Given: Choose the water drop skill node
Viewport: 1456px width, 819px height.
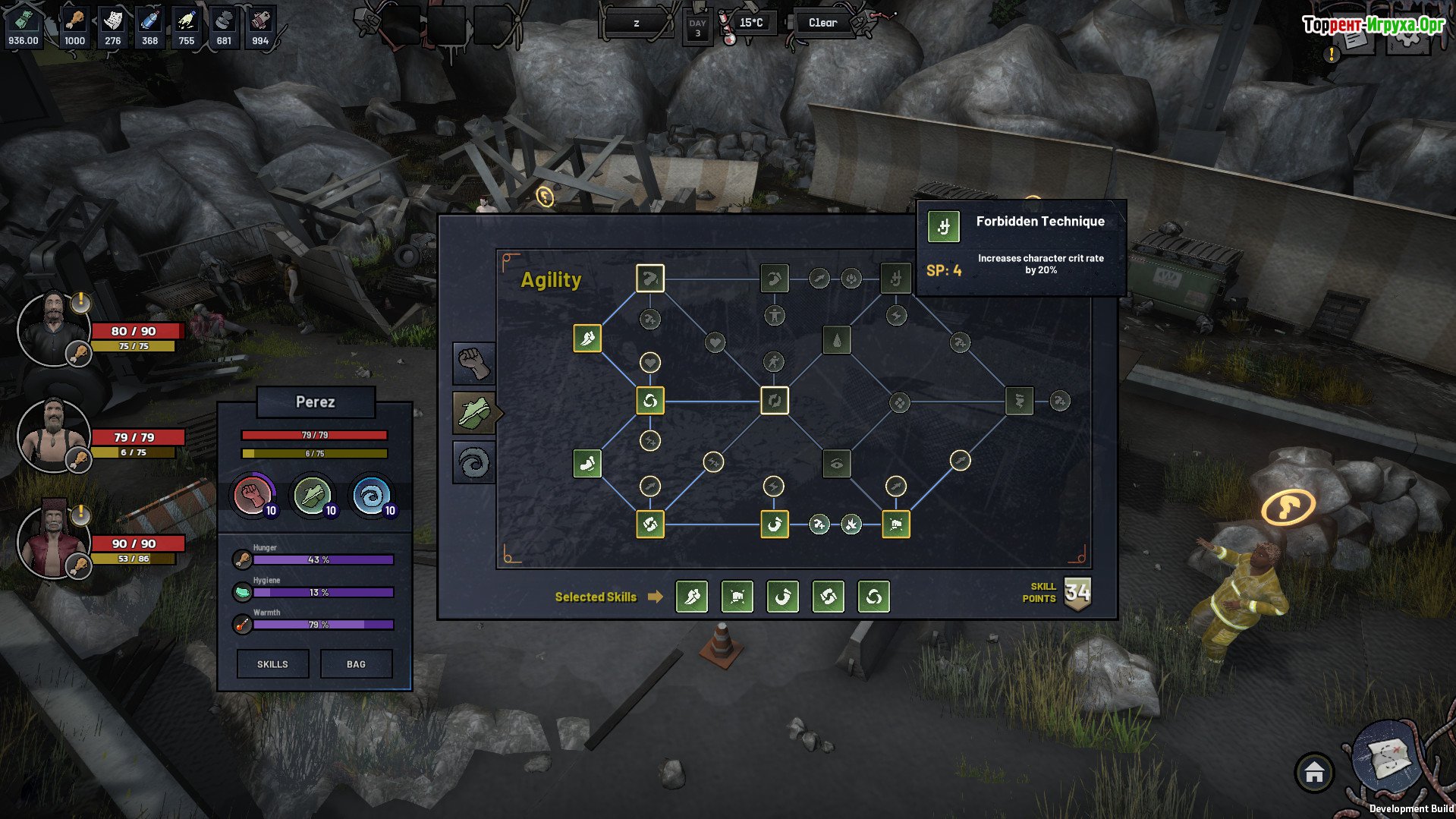Looking at the screenshot, I should [836, 341].
